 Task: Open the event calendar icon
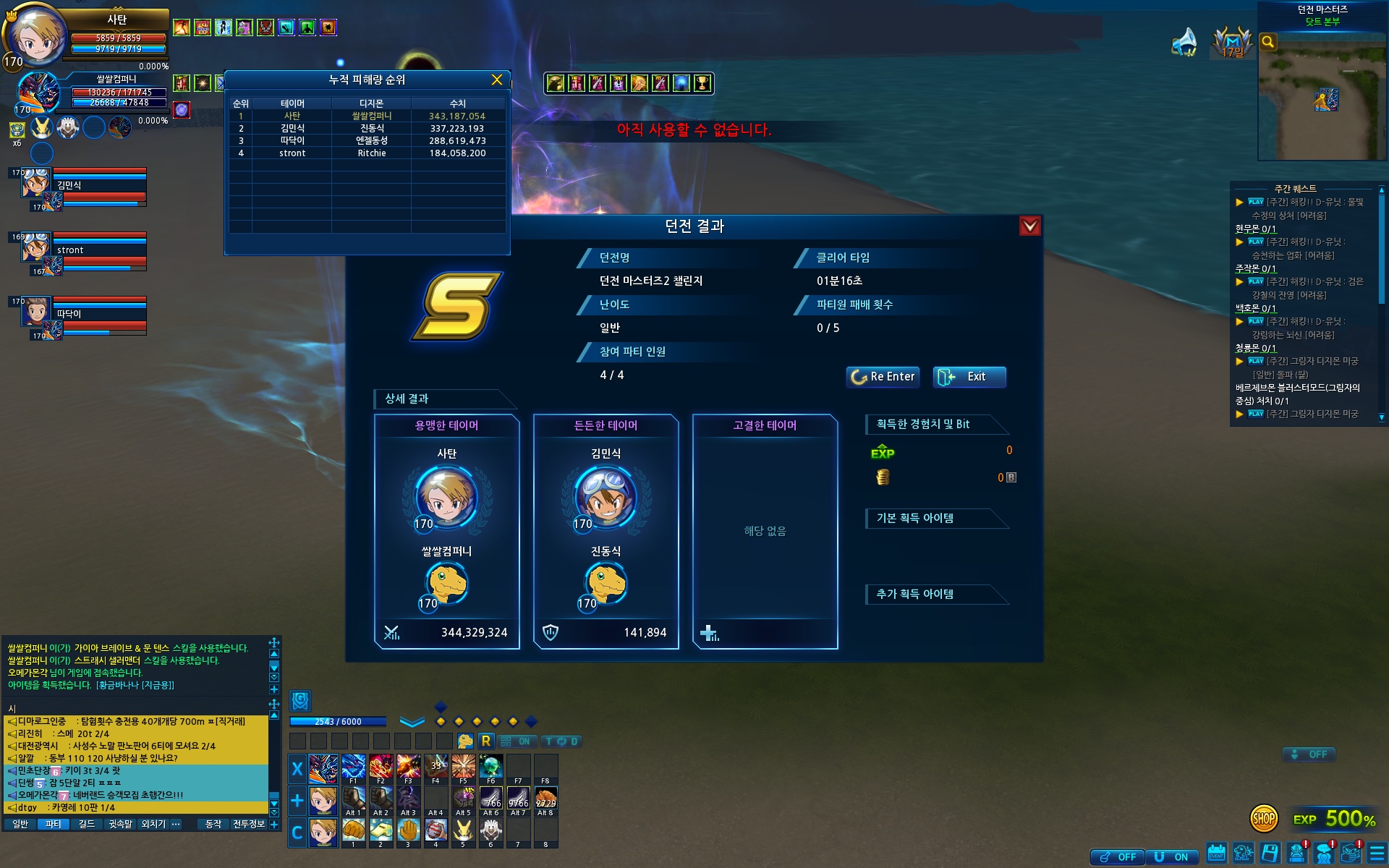[1216, 854]
